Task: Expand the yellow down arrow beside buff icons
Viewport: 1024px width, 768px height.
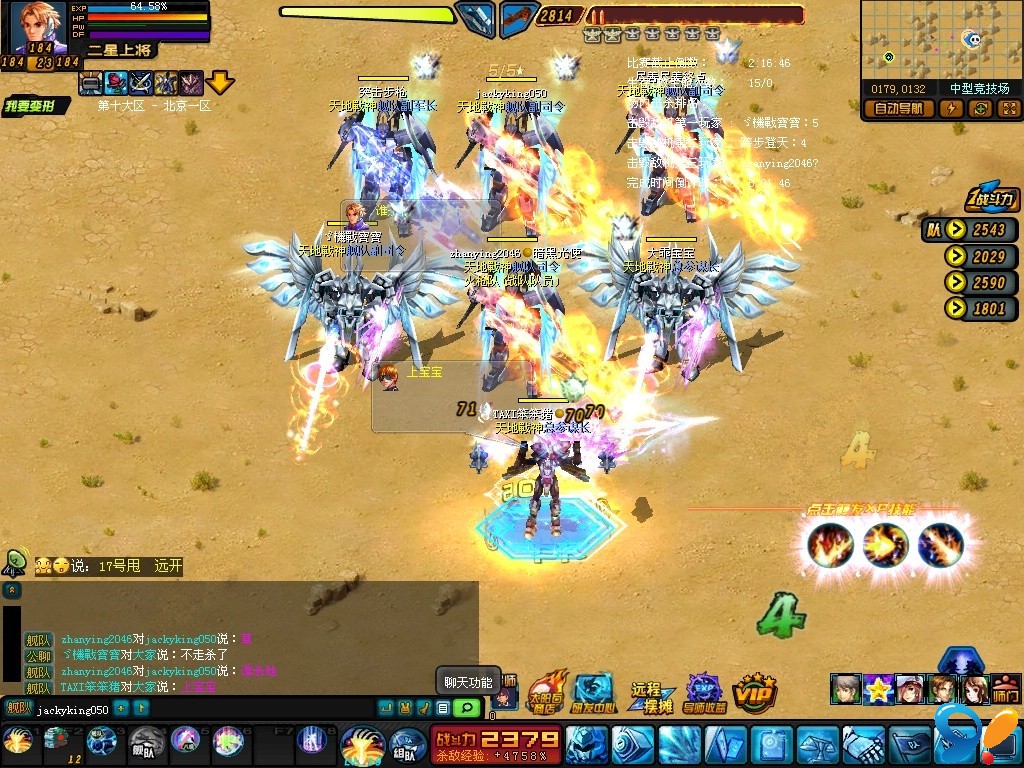Action: 220,83
